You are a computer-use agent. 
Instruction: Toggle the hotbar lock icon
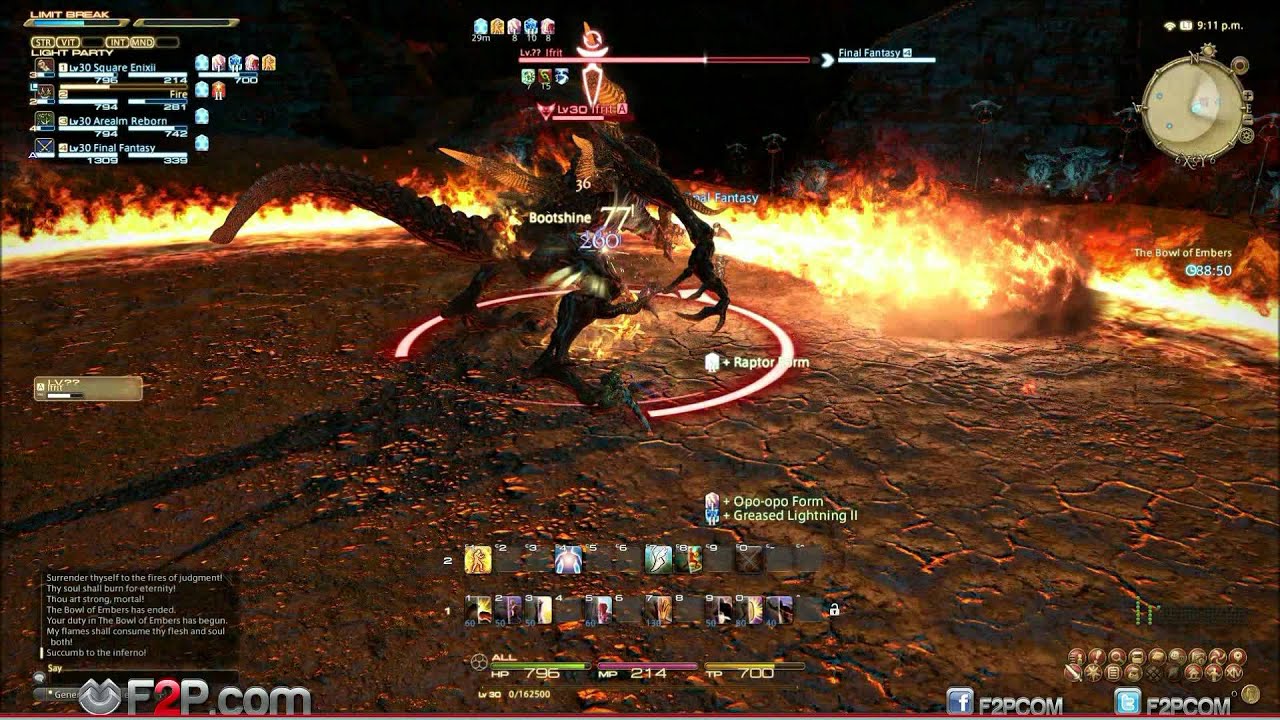point(834,609)
